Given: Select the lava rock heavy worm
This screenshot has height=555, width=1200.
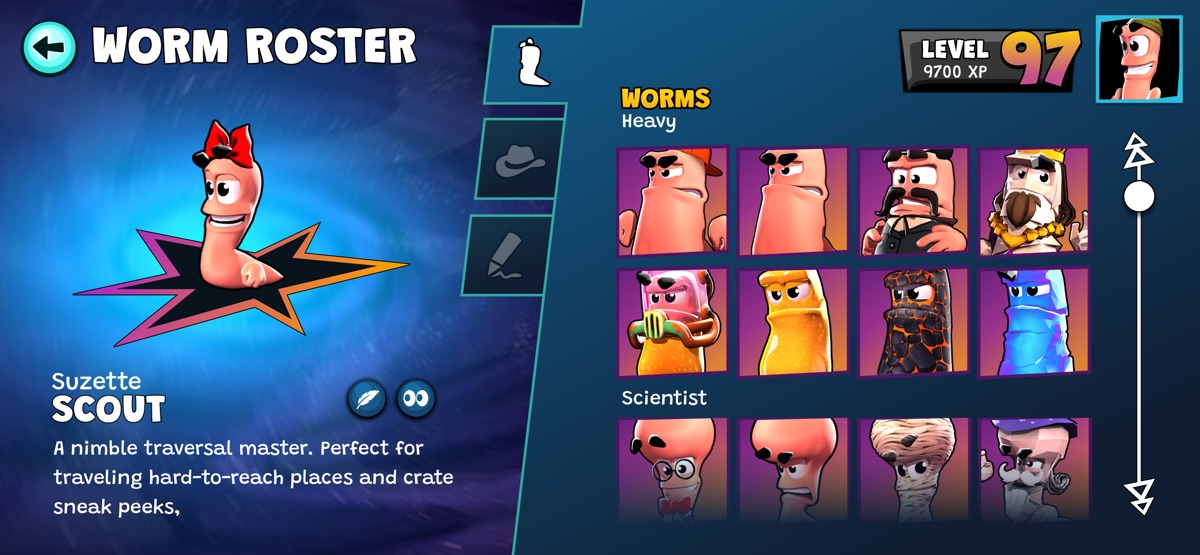Looking at the screenshot, I should [914, 322].
